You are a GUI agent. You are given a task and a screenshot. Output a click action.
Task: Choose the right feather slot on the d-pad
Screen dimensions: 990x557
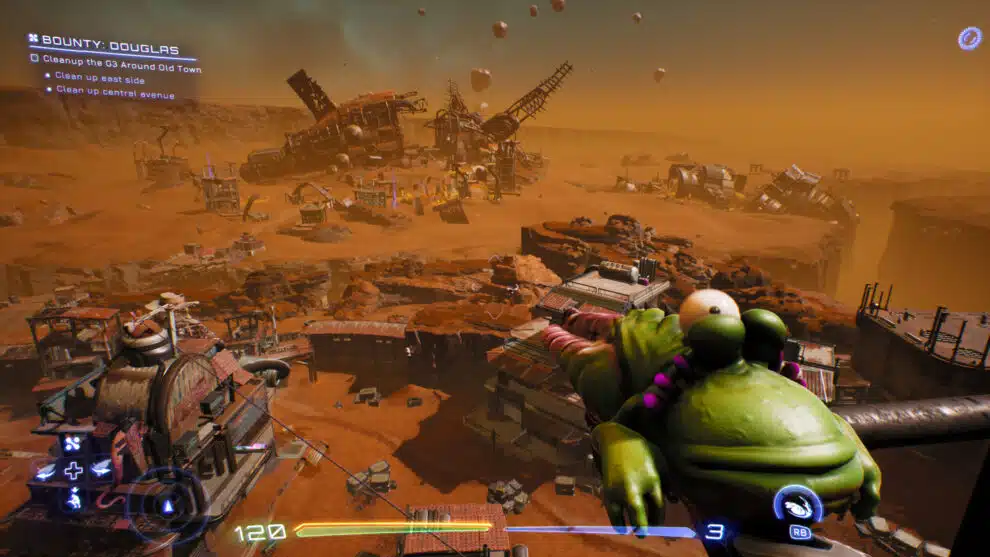[x=101, y=468]
